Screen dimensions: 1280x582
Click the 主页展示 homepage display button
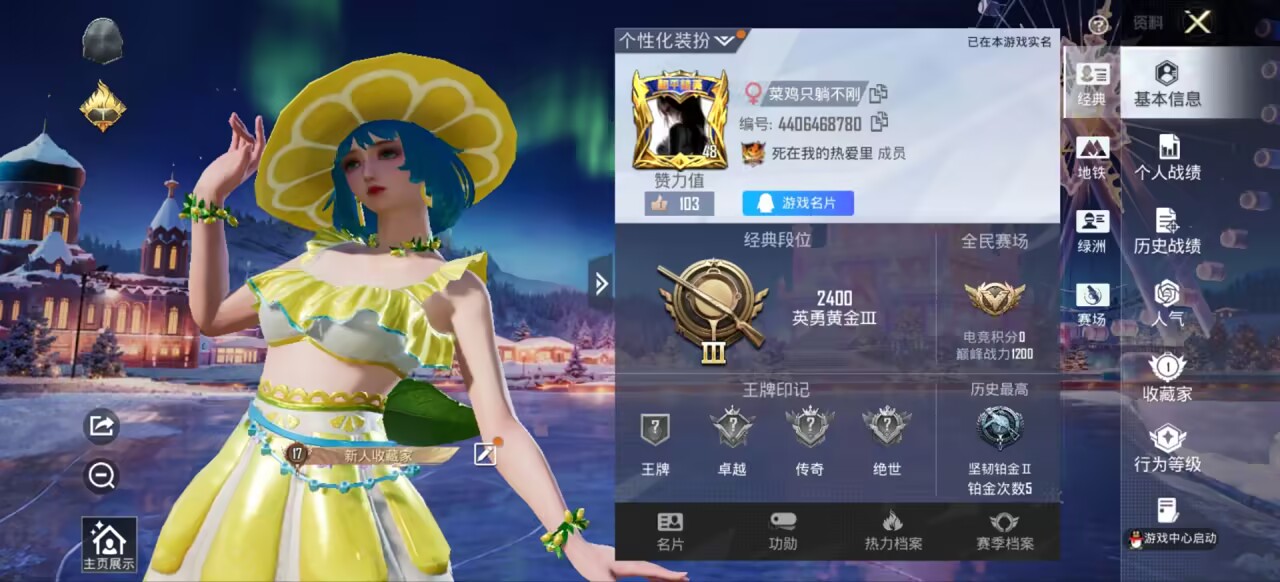(x=109, y=544)
